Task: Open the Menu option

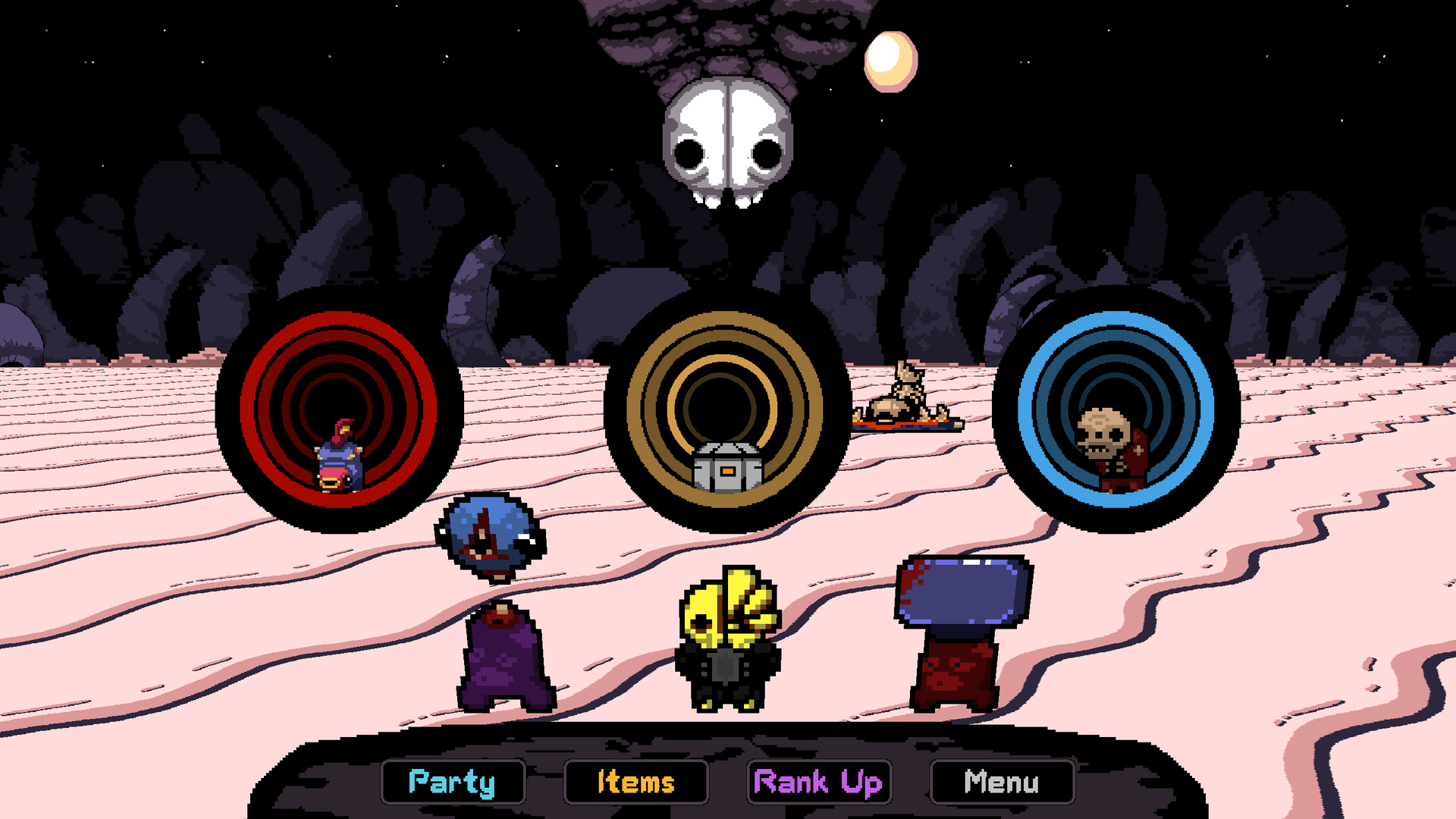Action: click(1002, 782)
